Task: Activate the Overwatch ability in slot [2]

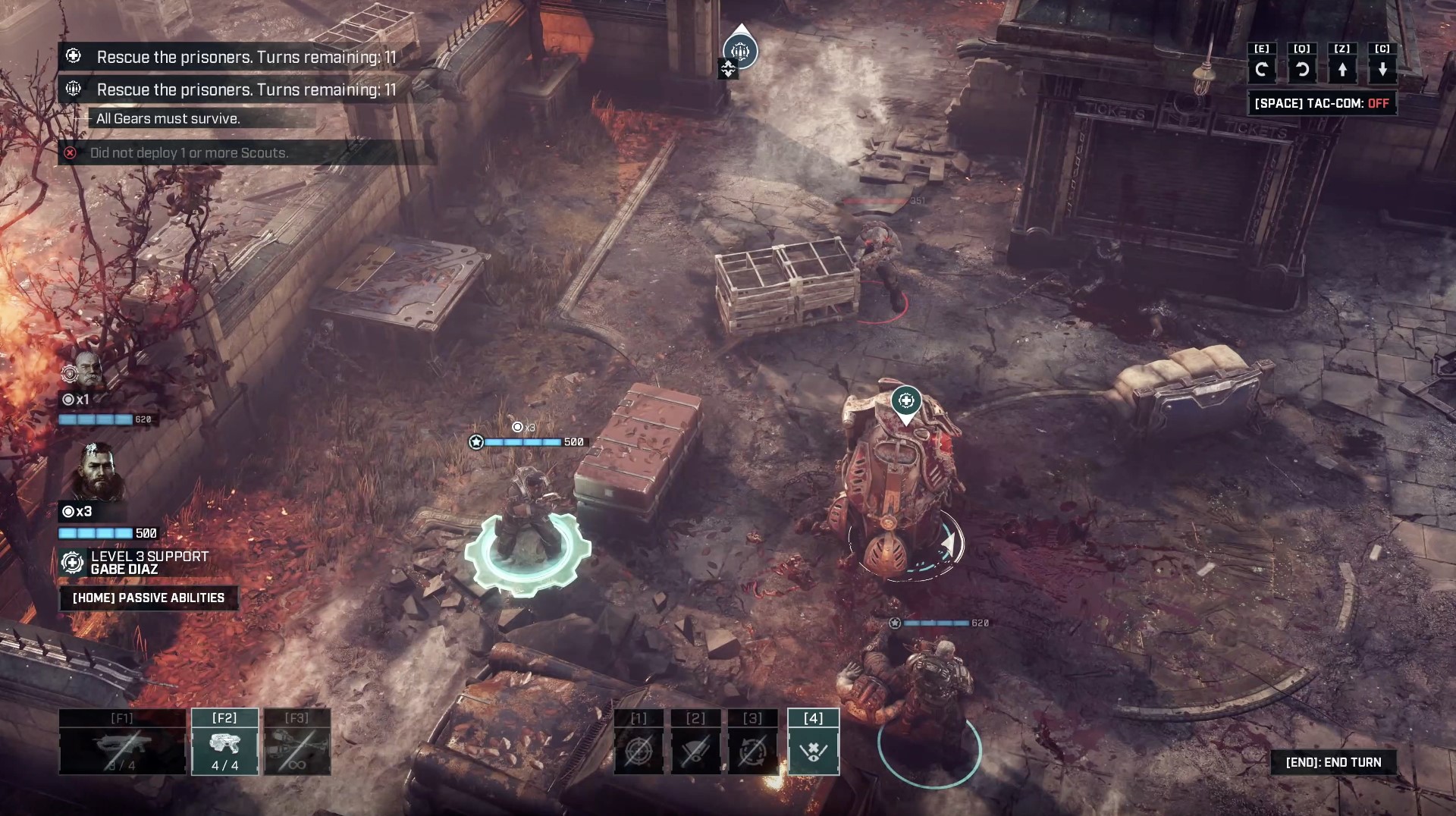Action: [695, 742]
